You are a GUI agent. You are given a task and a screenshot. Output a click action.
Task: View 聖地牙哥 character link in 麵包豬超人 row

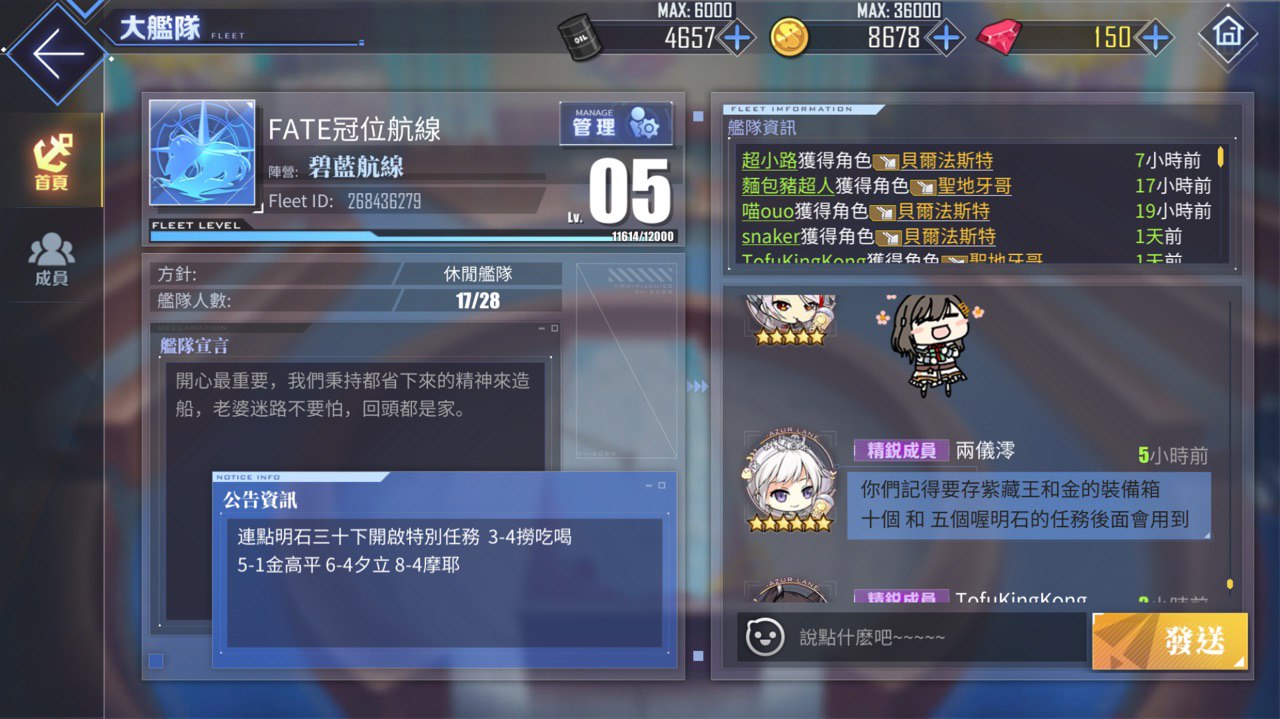(x=974, y=185)
